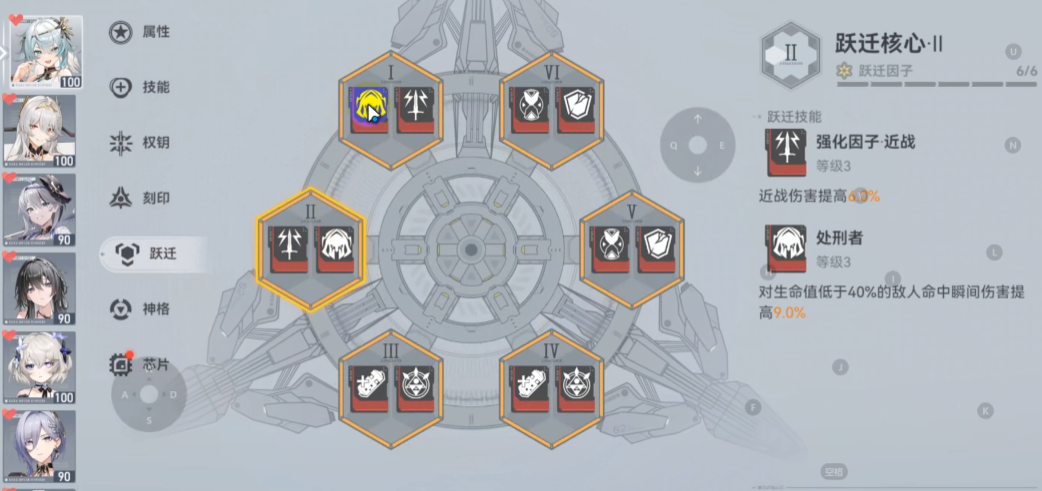Select the teal-haired character portrait
1042x491 pixels.
click(46, 51)
